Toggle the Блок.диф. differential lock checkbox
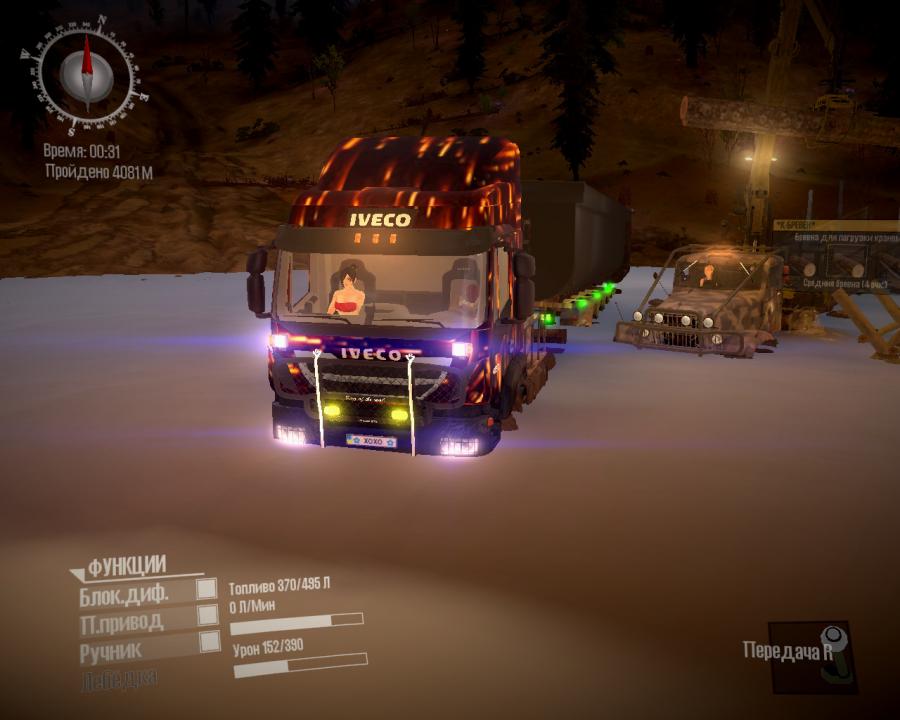This screenshot has width=900, height=720. click(x=207, y=588)
